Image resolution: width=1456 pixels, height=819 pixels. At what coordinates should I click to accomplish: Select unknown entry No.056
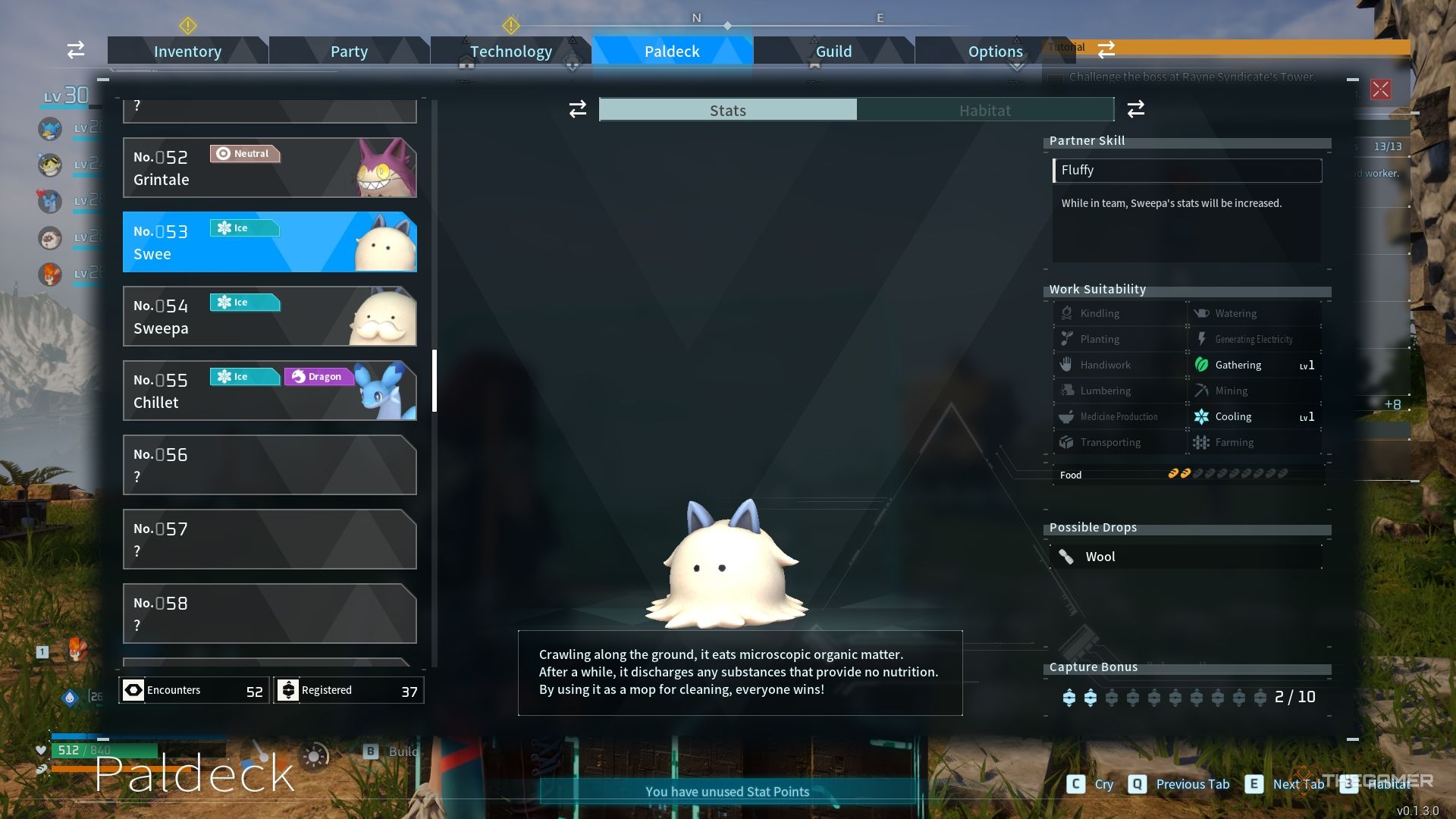[269, 465]
